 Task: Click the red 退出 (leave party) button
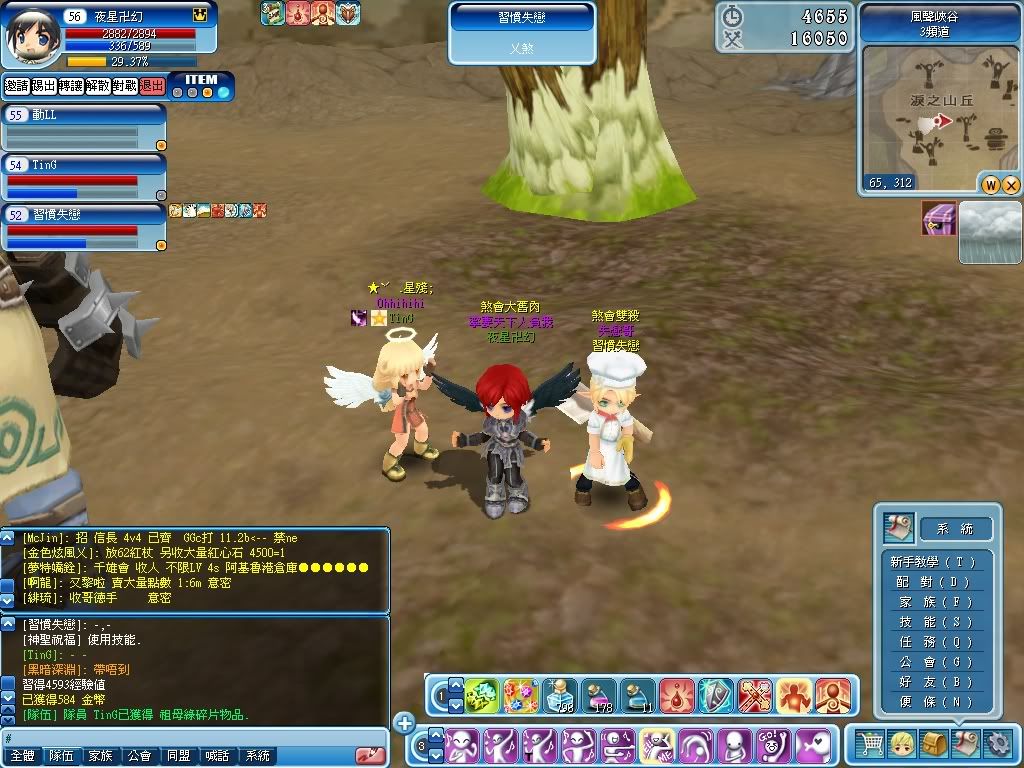[x=152, y=86]
